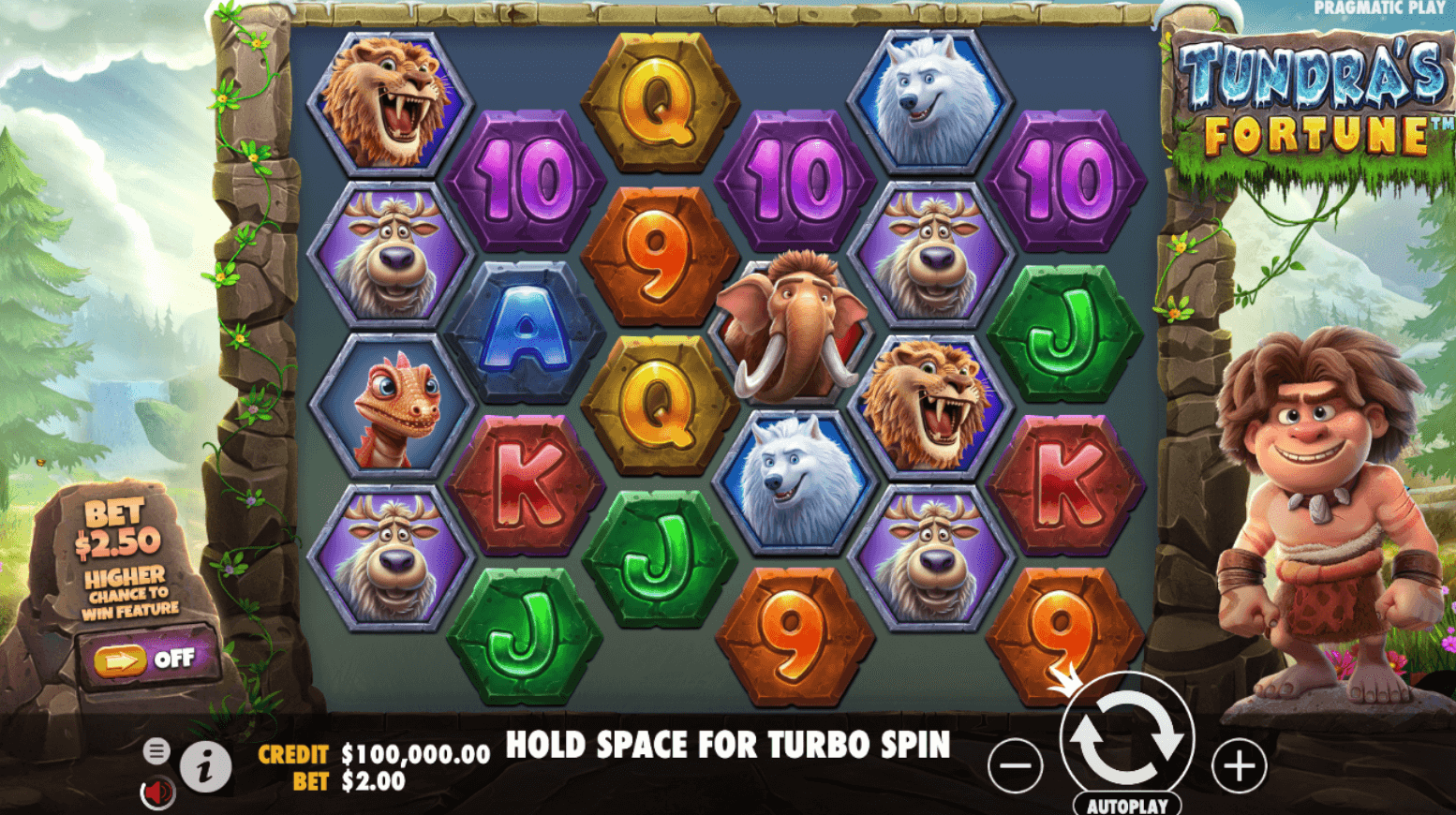Decrease the bet with the minus icon

click(1015, 765)
